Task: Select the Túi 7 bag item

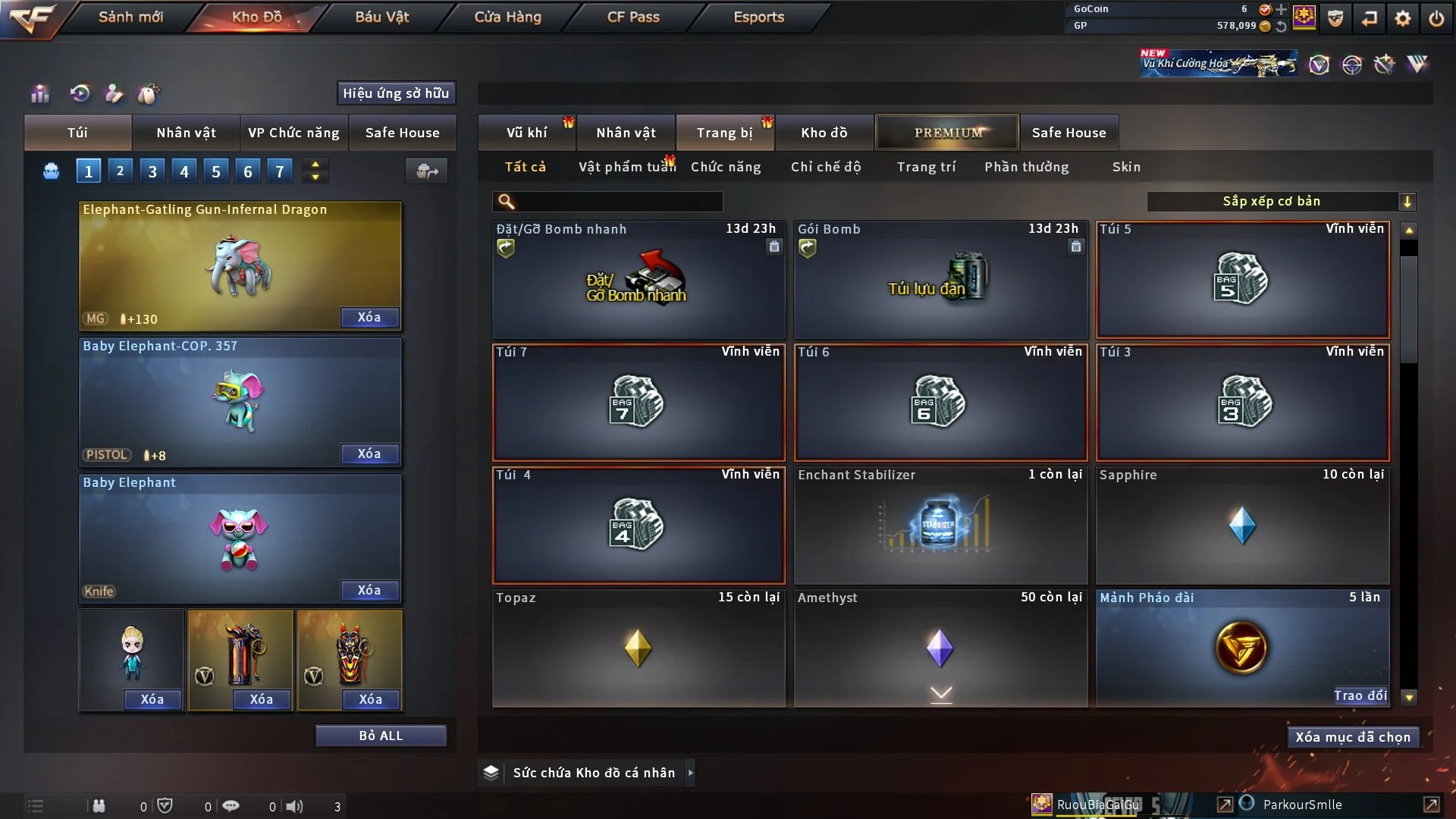Action: coord(638,403)
